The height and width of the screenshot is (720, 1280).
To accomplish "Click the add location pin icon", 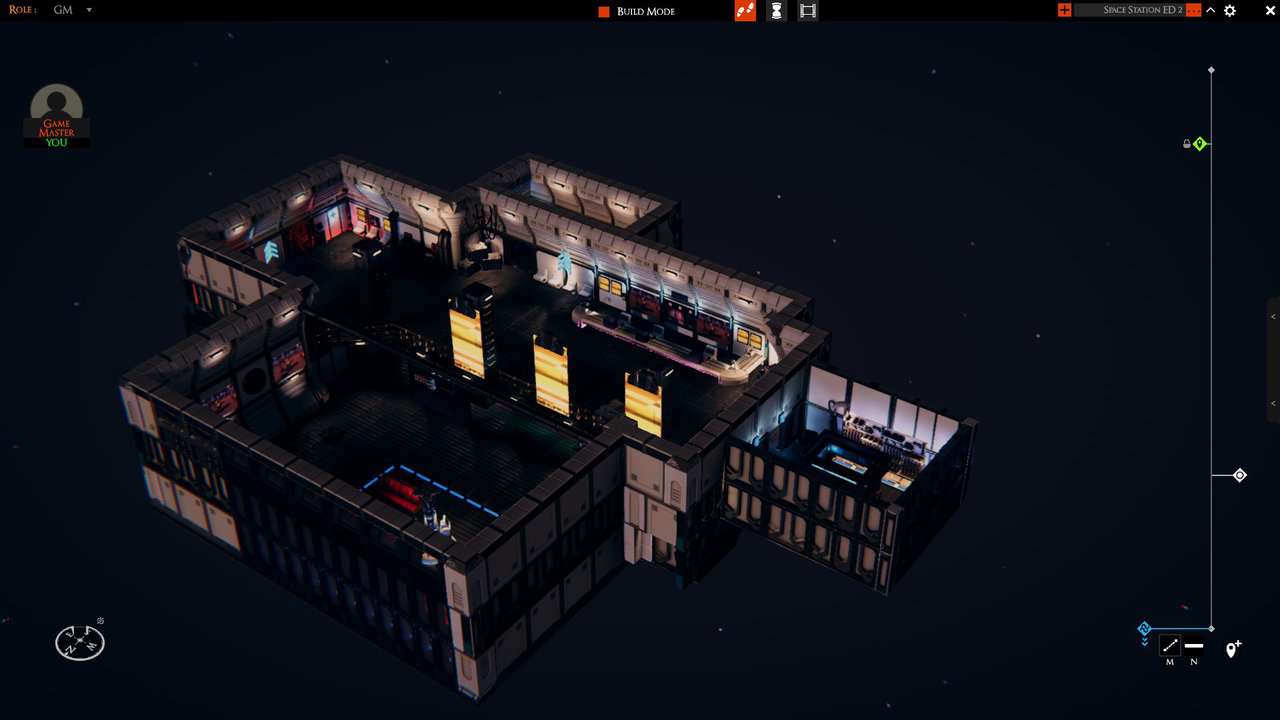I will (x=1232, y=648).
